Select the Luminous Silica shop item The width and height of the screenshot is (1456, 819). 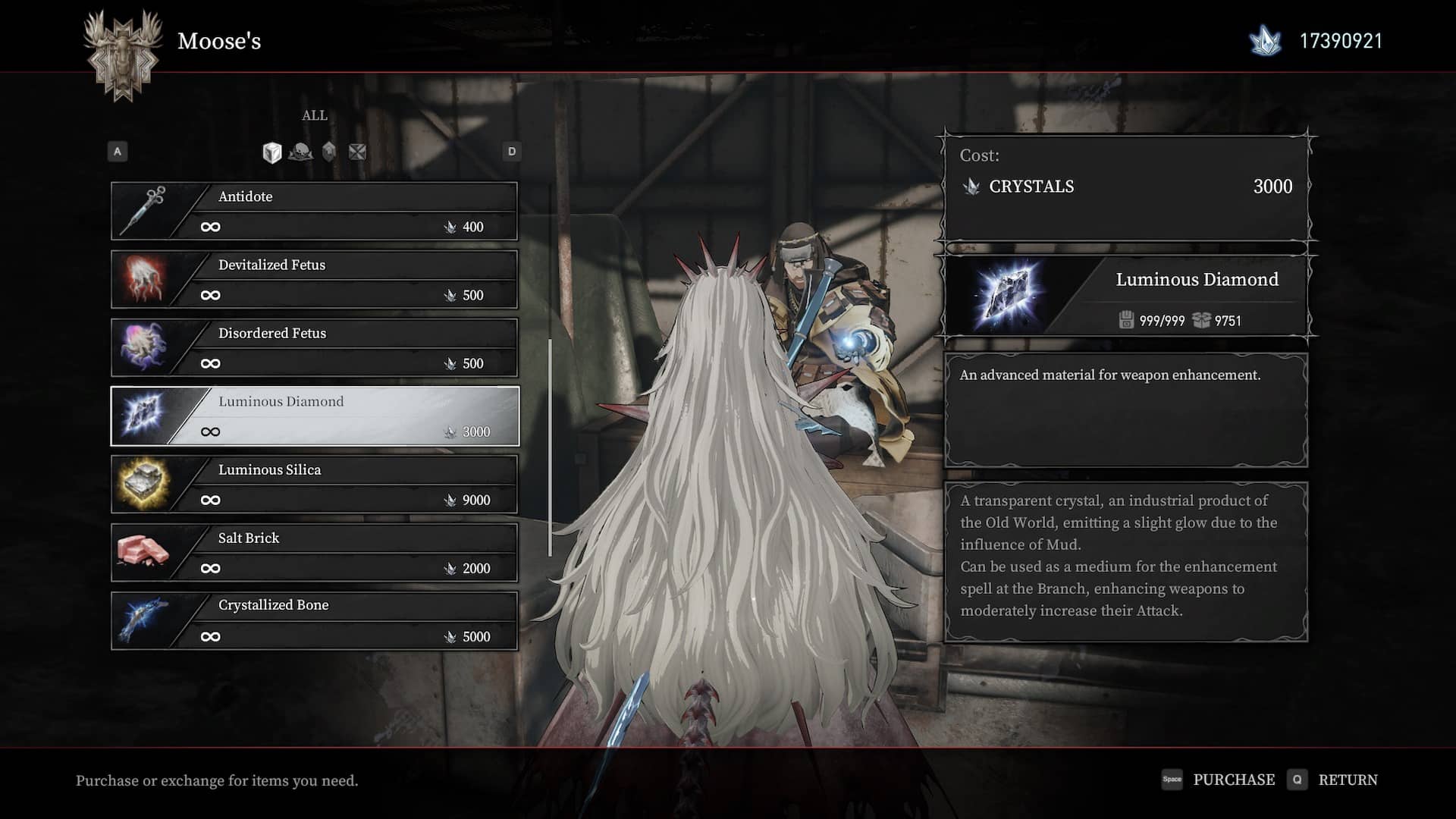coord(314,484)
